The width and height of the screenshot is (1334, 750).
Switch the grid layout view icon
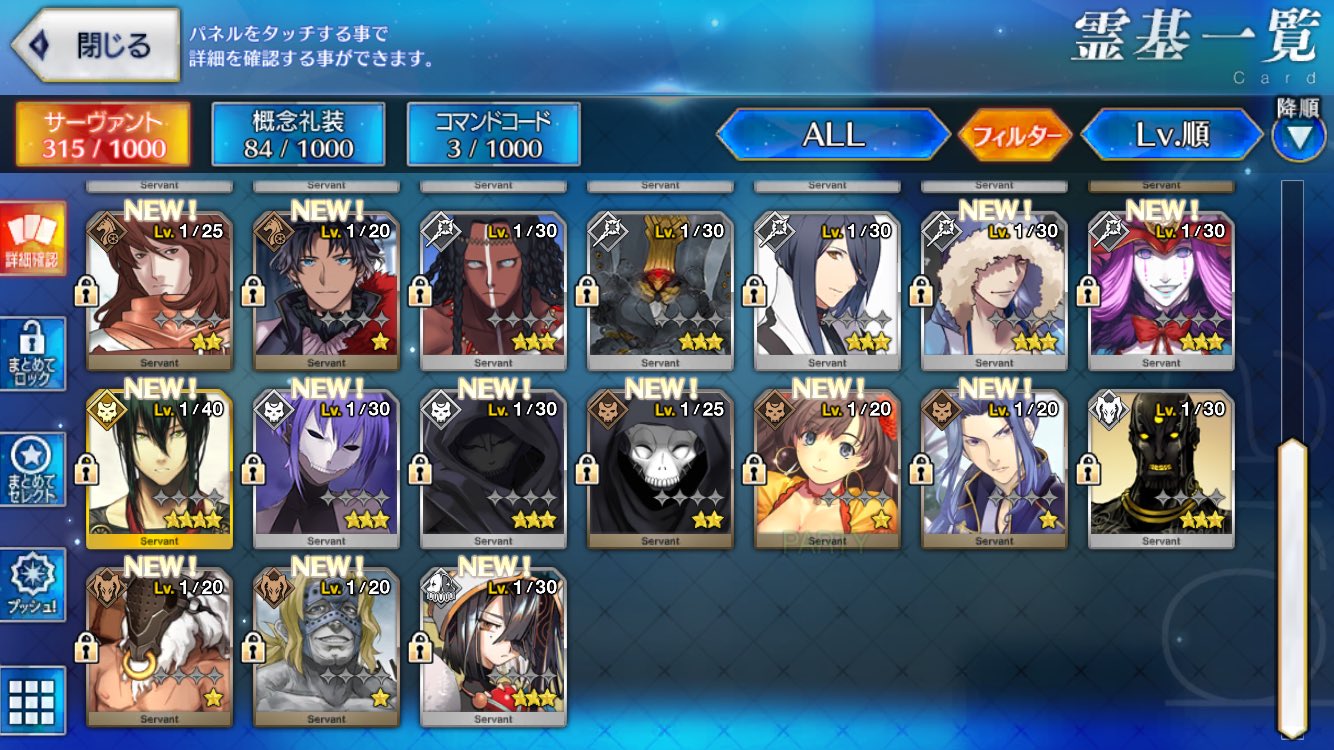coord(33,699)
